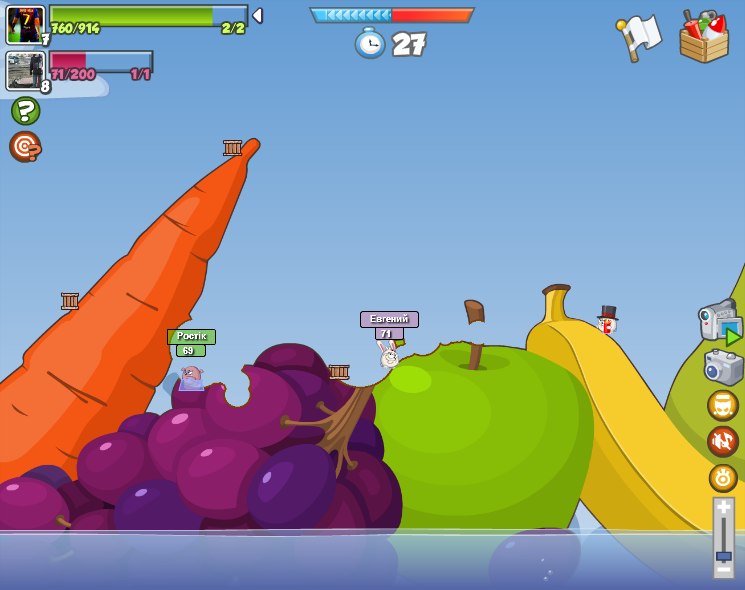Click the blue zoom slider handle
The width and height of the screenshot is (745, 590).
pyautogui.click(x=723, y=555)
